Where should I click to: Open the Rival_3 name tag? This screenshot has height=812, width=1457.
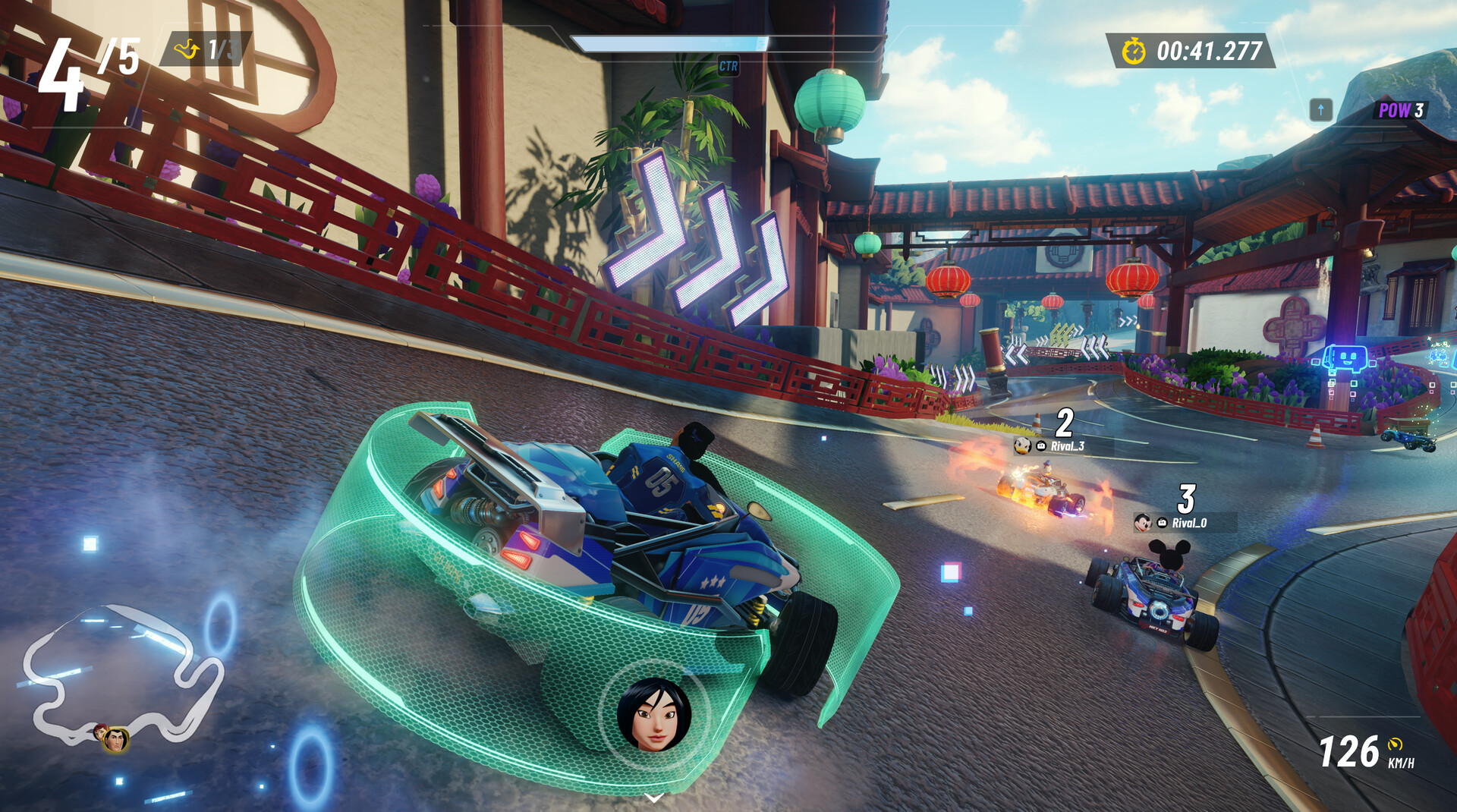1068,445
